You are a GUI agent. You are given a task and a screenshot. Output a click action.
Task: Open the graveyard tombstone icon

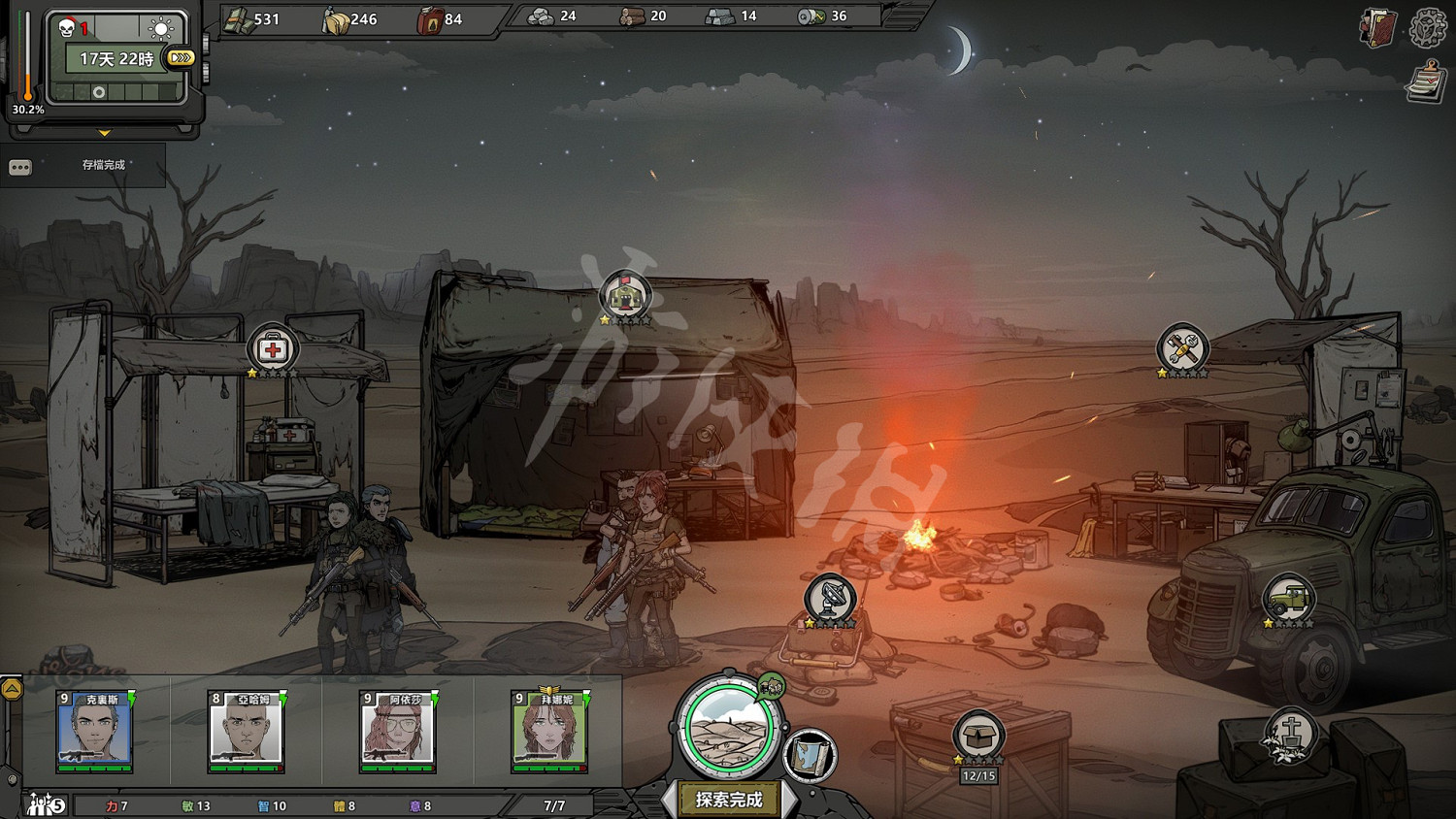point(1290,735)
